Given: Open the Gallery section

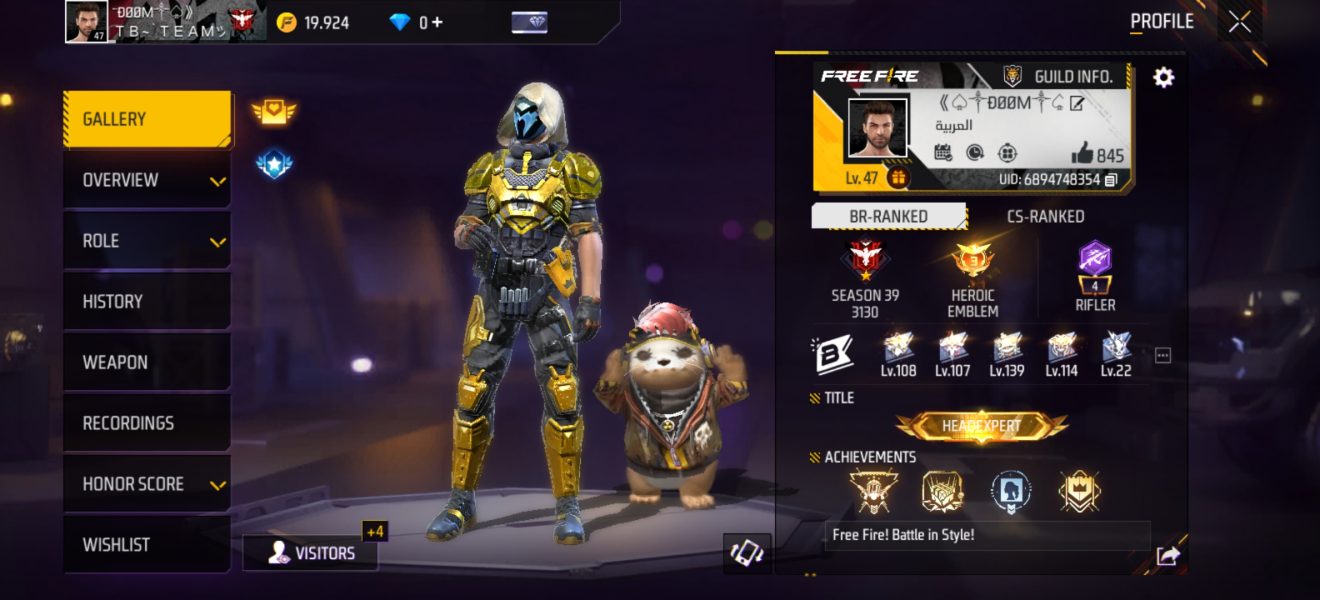Looking at the screenshot, I should pyautogui.click(x=146, y=119).
